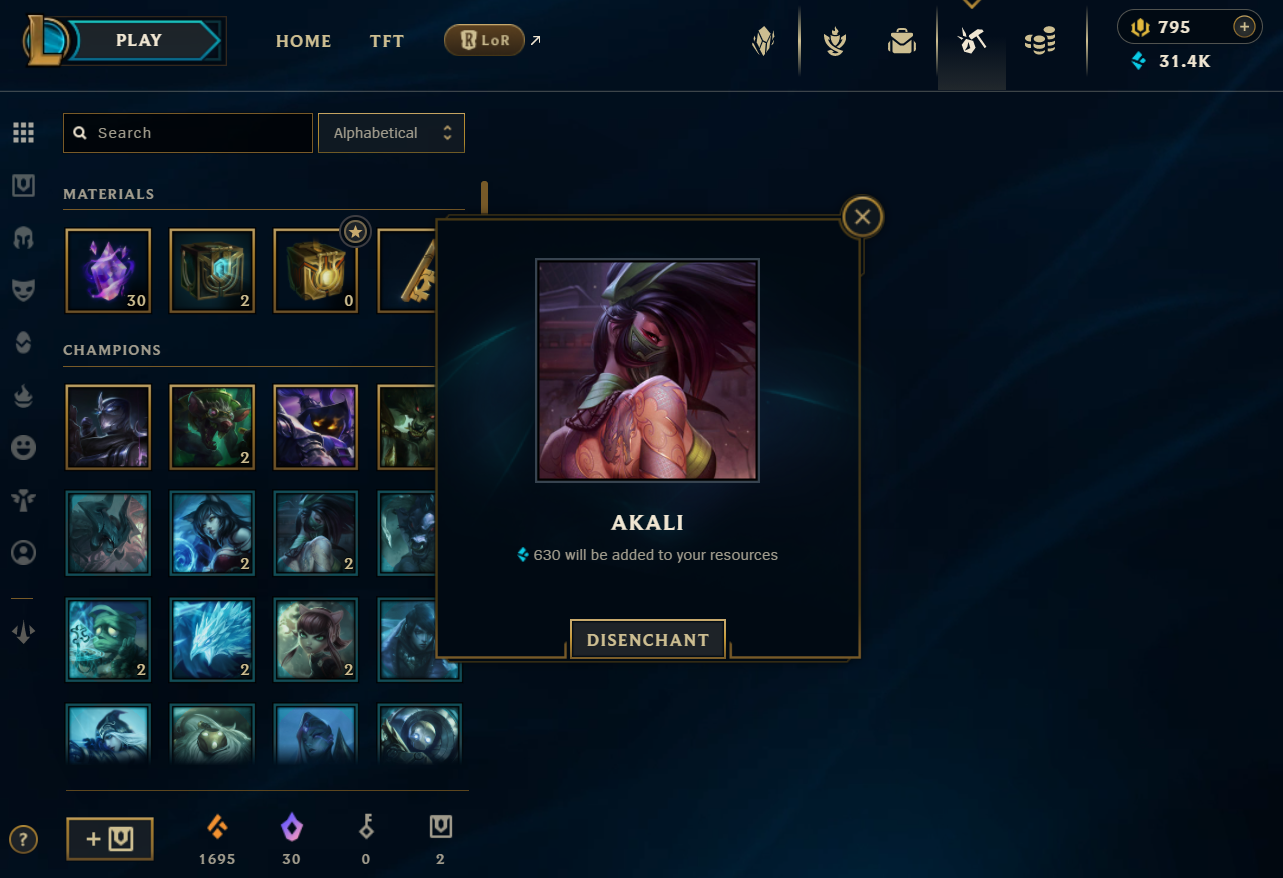The width and height of the screenshot is (1283, 878).
Task: Toggle the star badge on the golden chest
Action: point(355,231)
